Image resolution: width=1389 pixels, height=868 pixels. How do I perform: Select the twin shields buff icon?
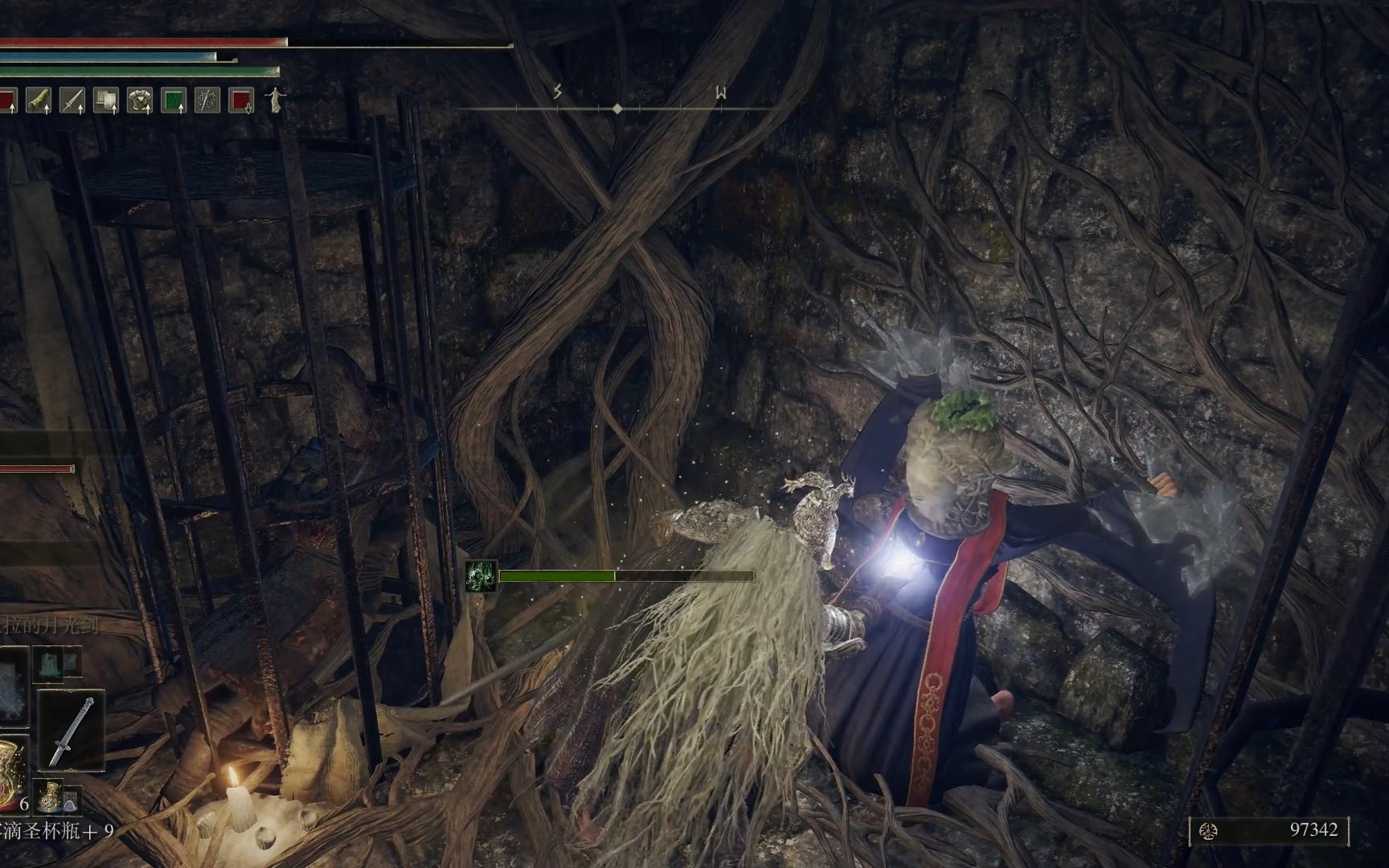[106, 100]
